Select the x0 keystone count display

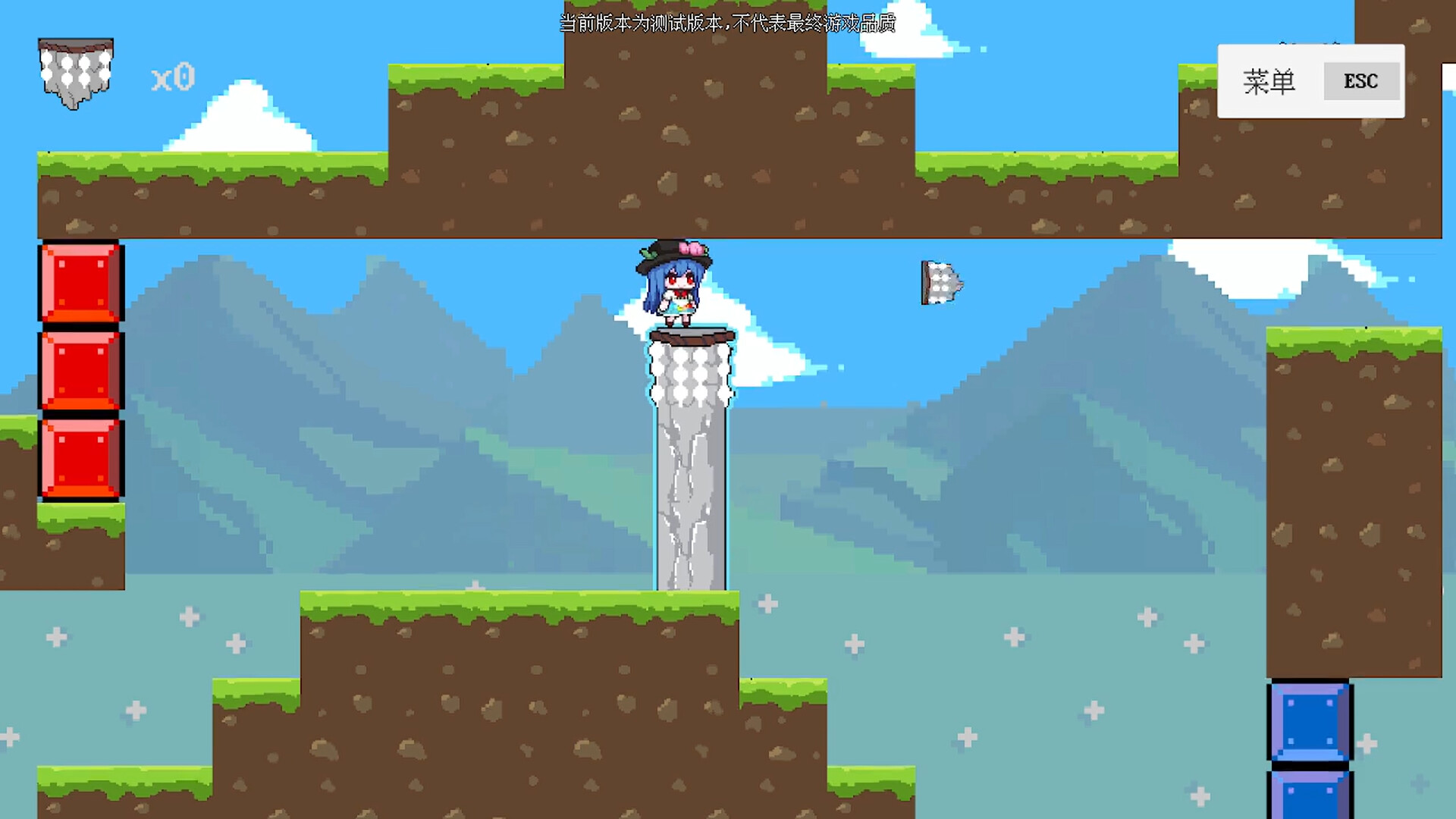pos(173,77)
